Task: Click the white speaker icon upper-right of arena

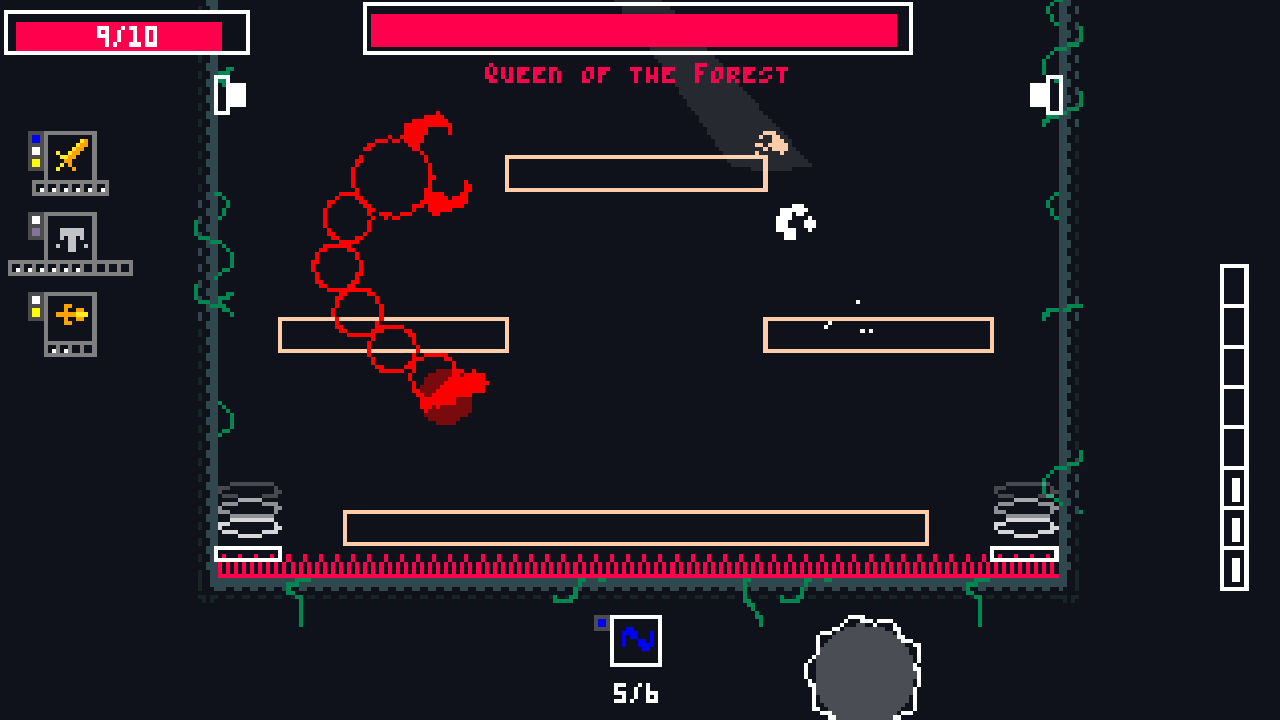Action: pyautogui.click(x=1044, y=93)
